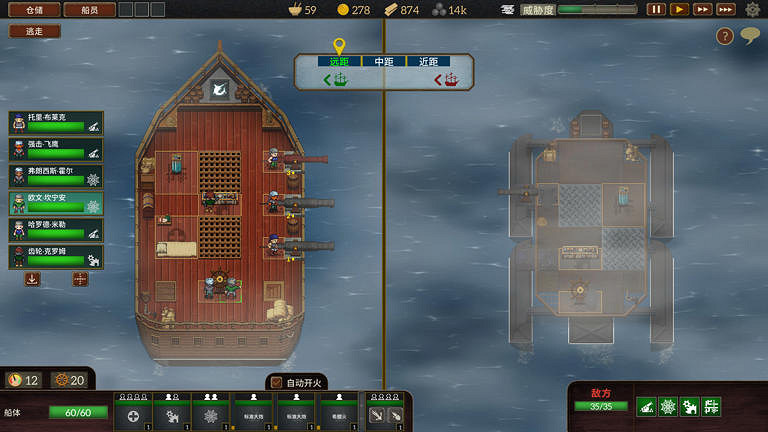Pause the battle
This screenshot has width=768, height=432.
[x=656, y=10]
